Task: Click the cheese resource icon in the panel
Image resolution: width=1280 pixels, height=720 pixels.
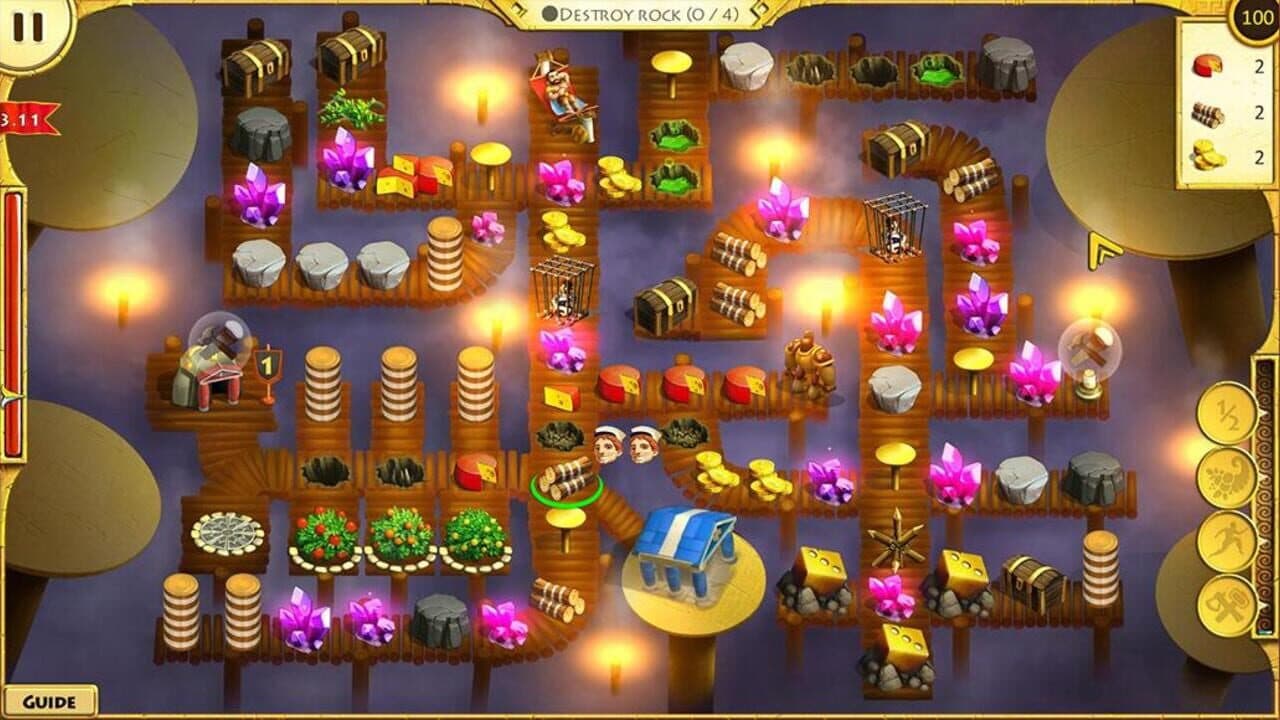Action: (x=1206, y=64)
